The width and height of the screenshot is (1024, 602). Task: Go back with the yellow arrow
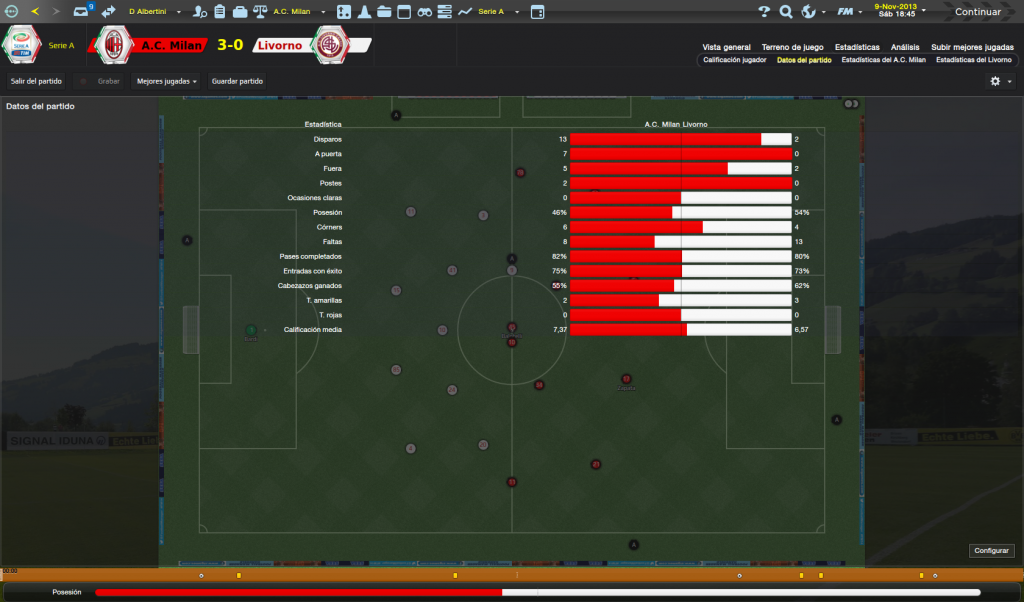35,12
